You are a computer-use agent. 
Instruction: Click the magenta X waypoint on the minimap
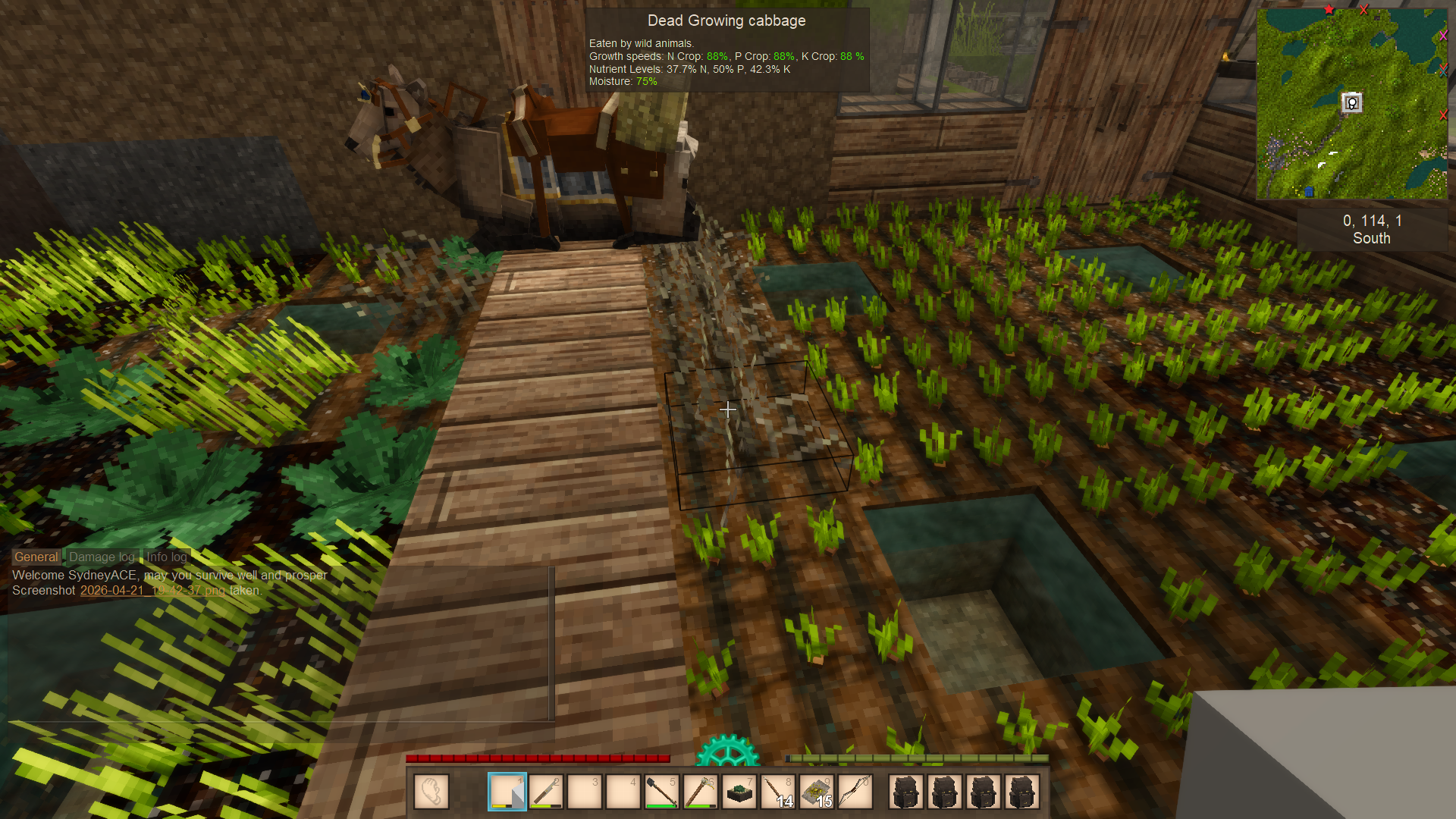[1443, 36]
